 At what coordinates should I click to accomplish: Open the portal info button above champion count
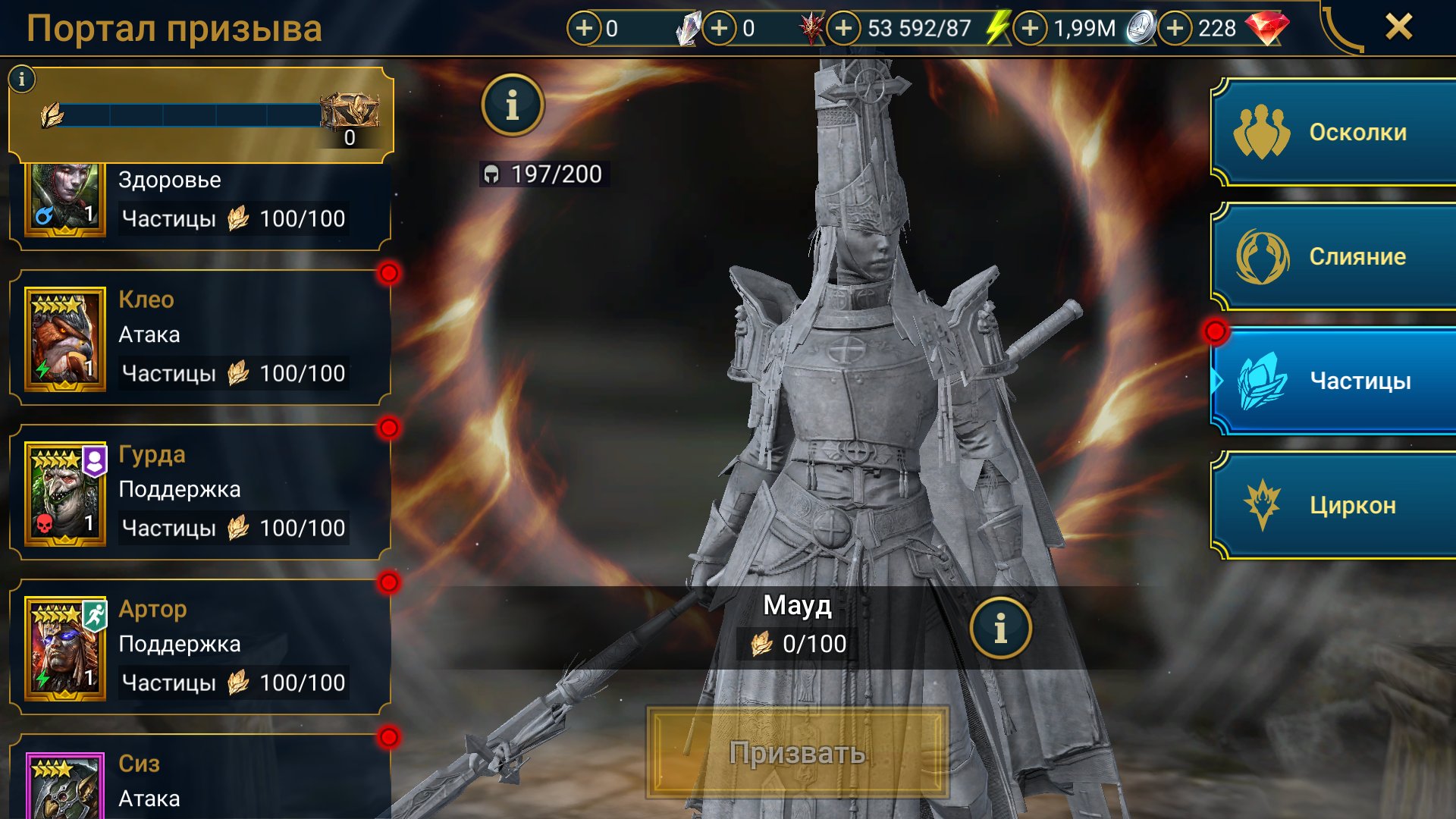(x=513, y=105)
